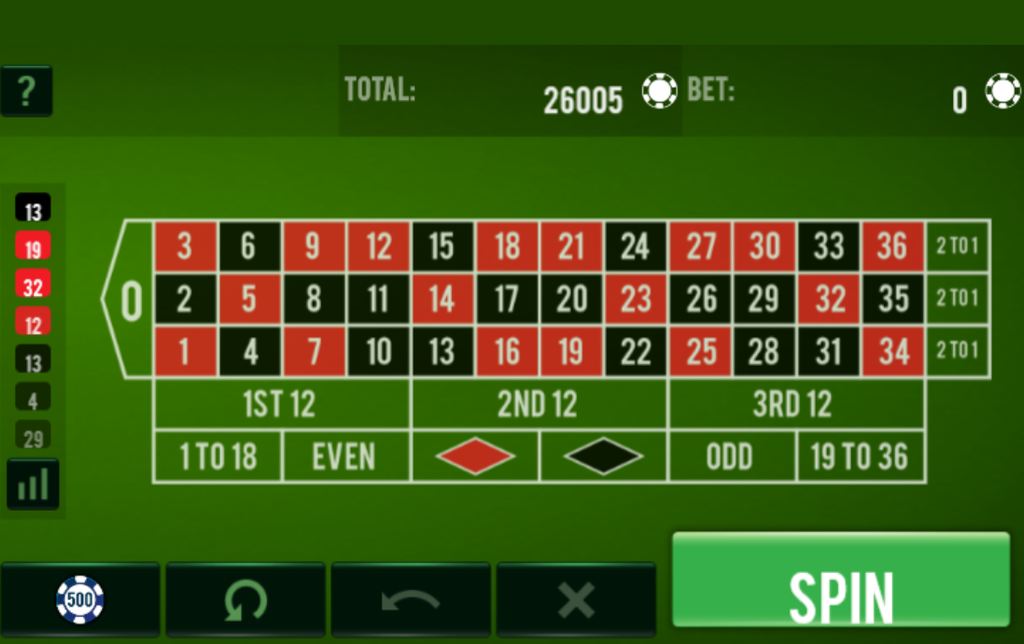Image resolution: width=1024 pixels, height=644 pixels.
Task: Place a chip on red 1
Action: 185,352
